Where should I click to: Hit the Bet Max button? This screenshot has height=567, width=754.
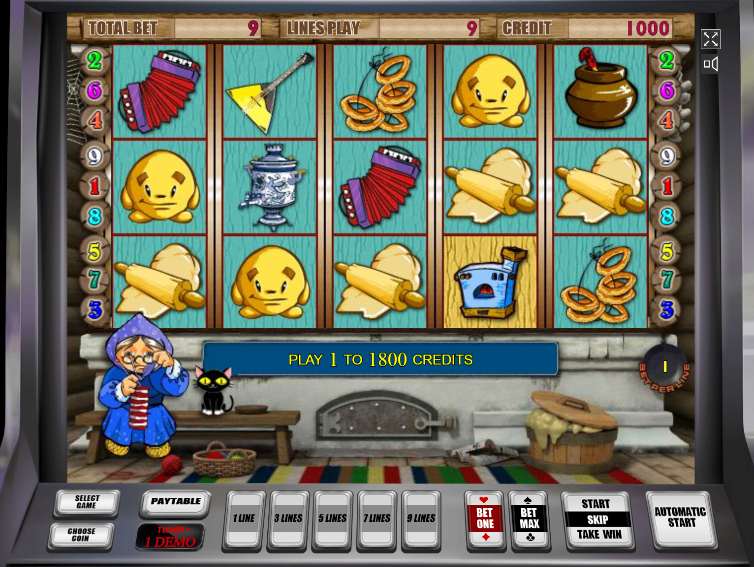(x=529, y=519)
